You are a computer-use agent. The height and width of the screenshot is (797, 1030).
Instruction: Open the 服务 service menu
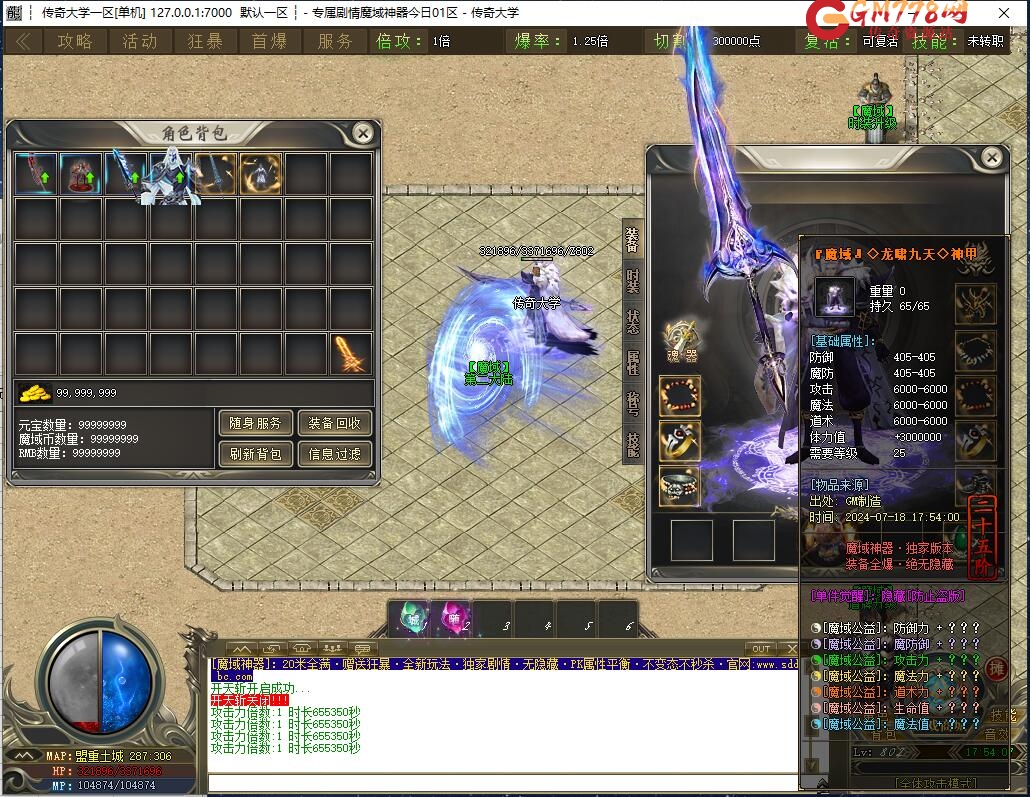(x=335, y=41)
